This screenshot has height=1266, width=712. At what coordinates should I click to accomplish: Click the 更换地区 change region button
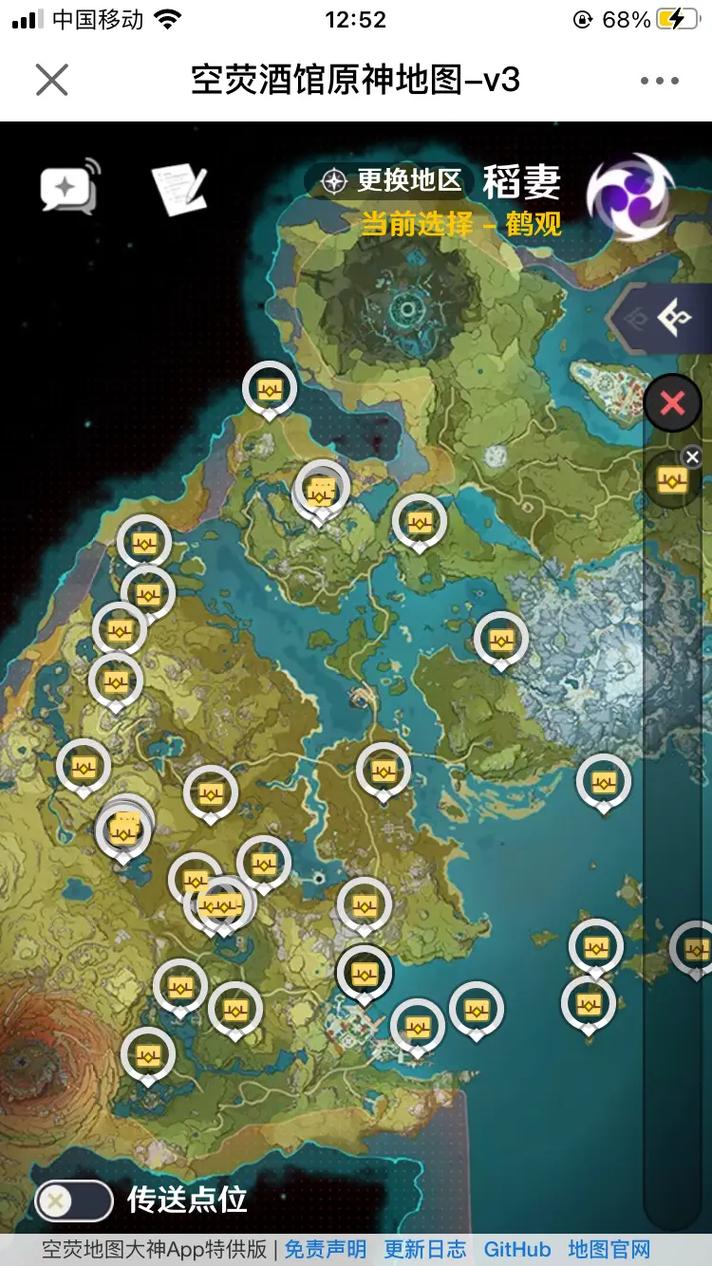click(393, 181)
